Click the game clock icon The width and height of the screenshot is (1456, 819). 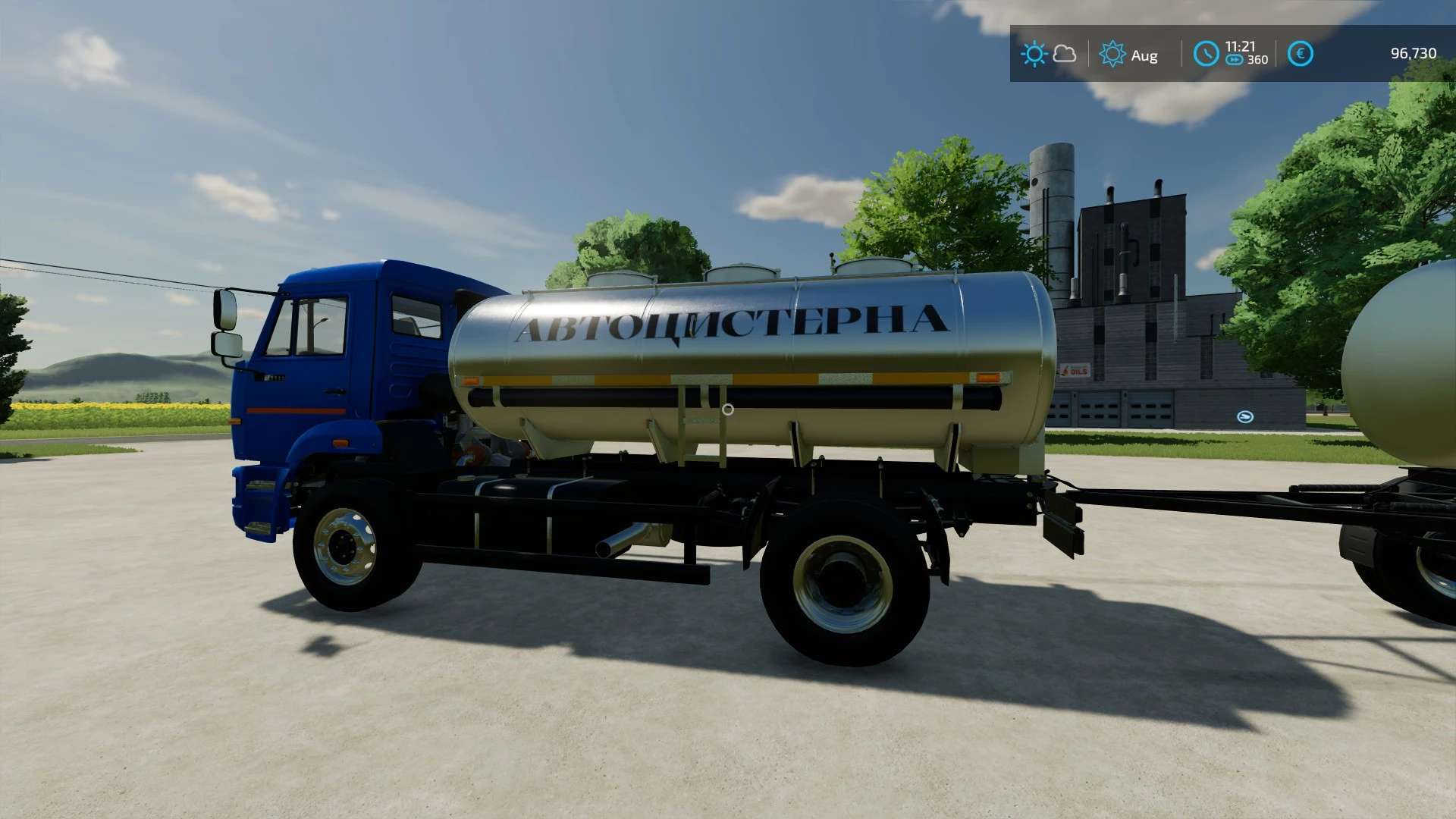point(1205,54)
